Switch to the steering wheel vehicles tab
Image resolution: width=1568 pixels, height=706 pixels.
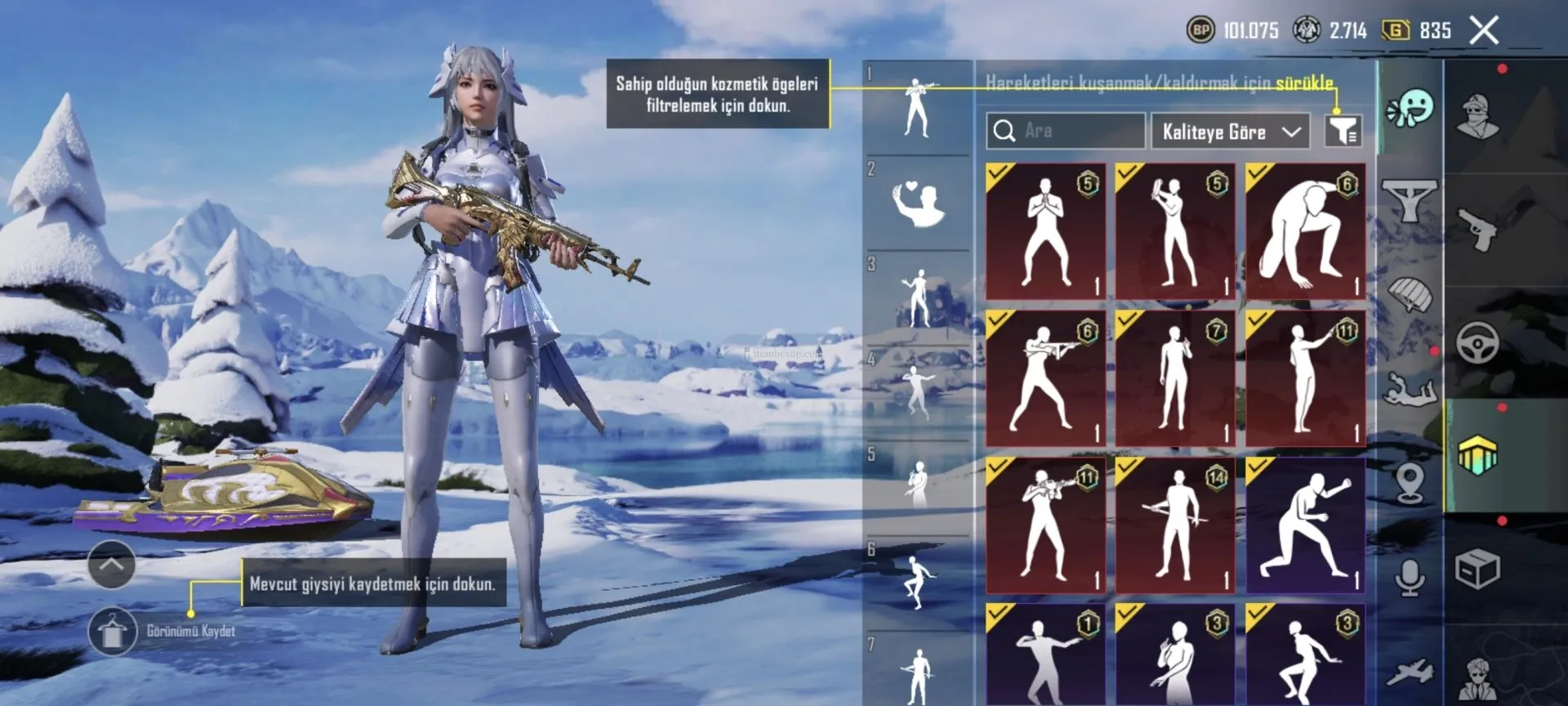click(x=1478, y=343)
